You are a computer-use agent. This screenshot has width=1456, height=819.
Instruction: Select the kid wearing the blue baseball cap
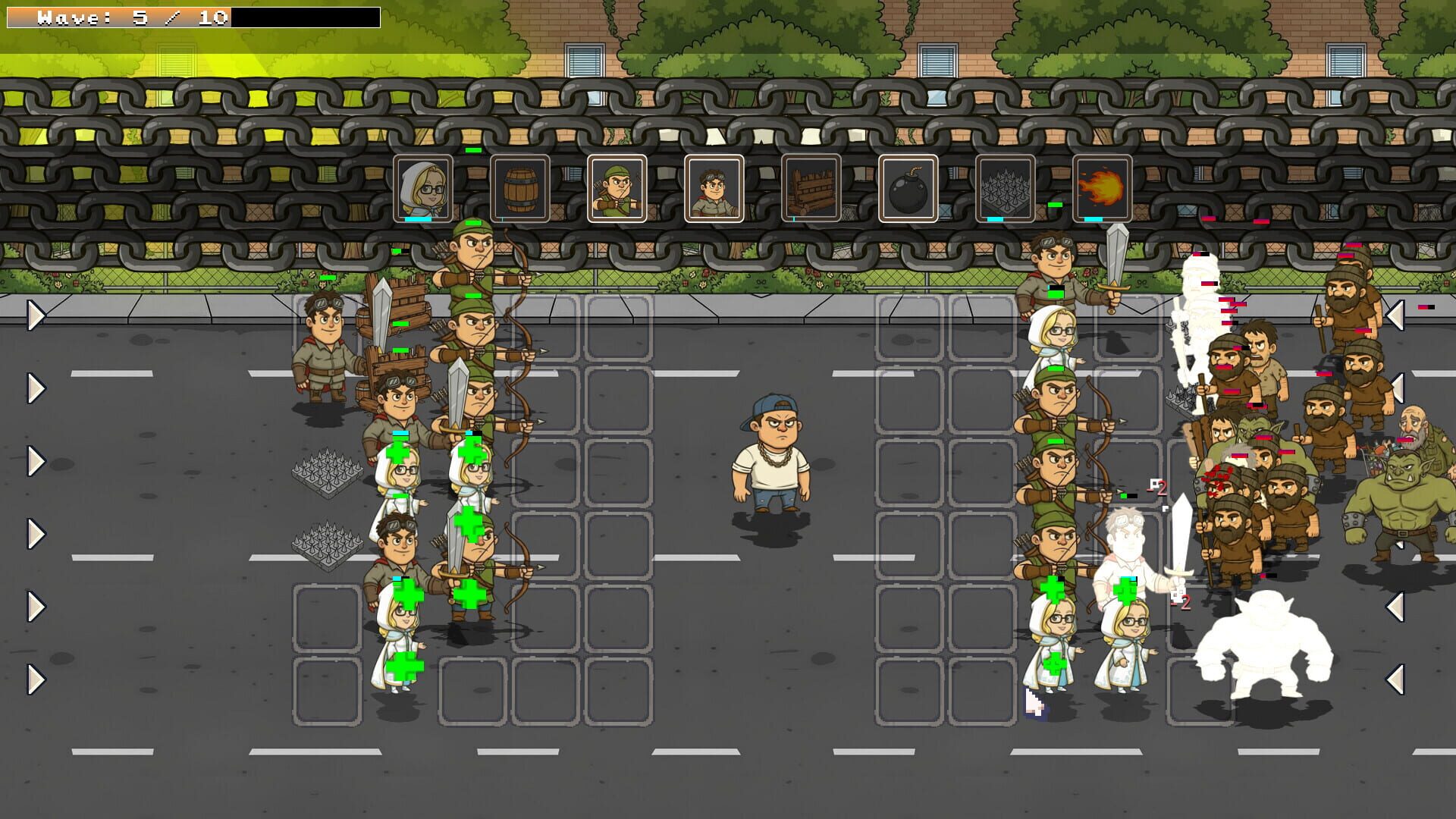pyautogui.click(x=773, y=451)
